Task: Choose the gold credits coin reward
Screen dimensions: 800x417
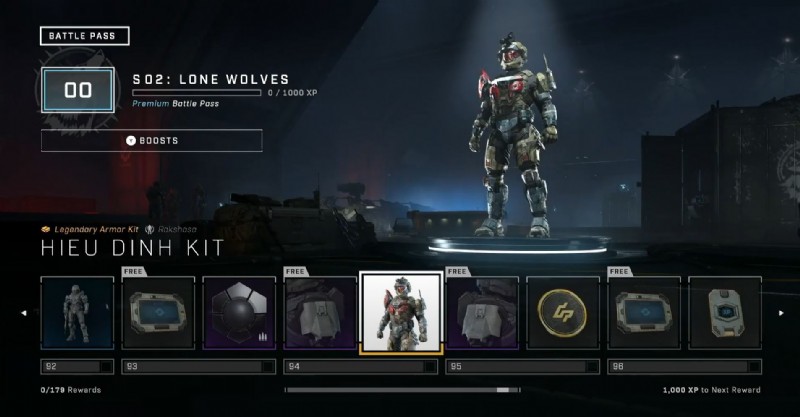Action: 563,313
